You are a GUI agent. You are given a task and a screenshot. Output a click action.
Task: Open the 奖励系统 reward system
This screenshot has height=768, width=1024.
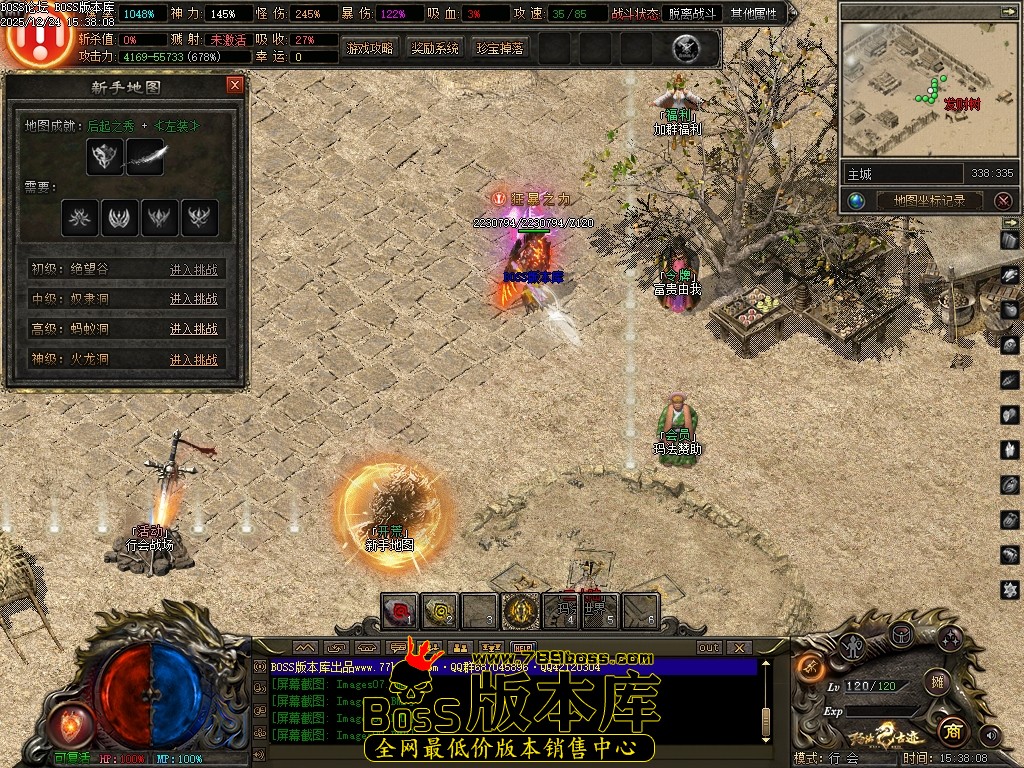pyautogui.click(x=435, y=48)
